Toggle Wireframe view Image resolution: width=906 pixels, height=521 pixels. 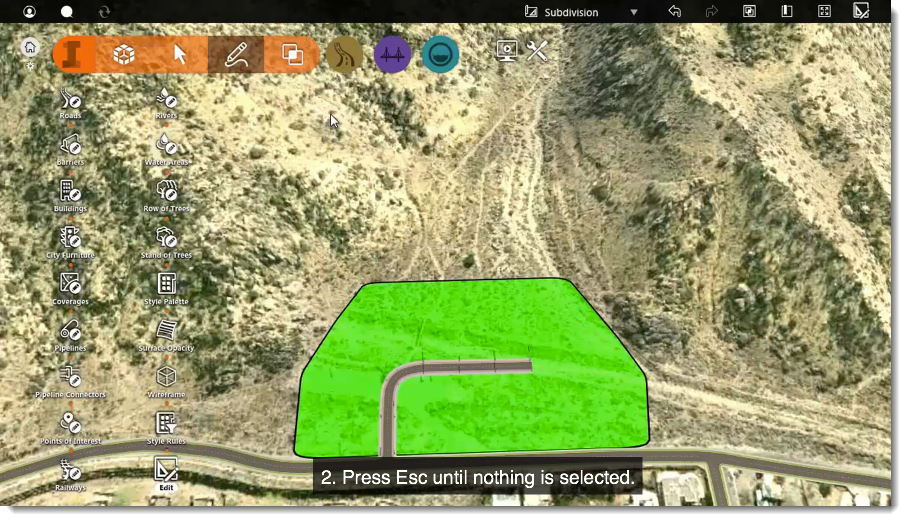tap(166, 377)
